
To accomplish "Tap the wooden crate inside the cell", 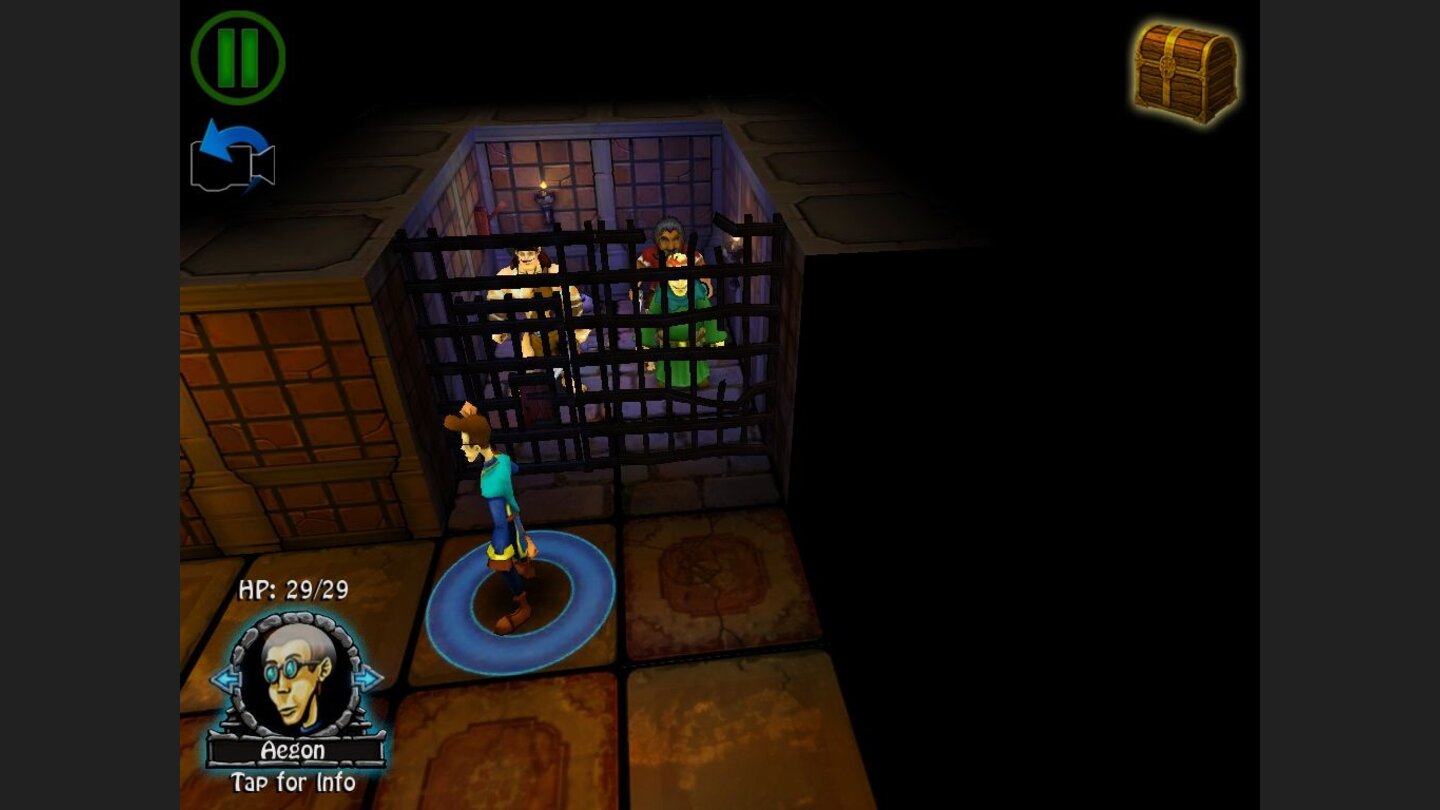I will 535,400.
